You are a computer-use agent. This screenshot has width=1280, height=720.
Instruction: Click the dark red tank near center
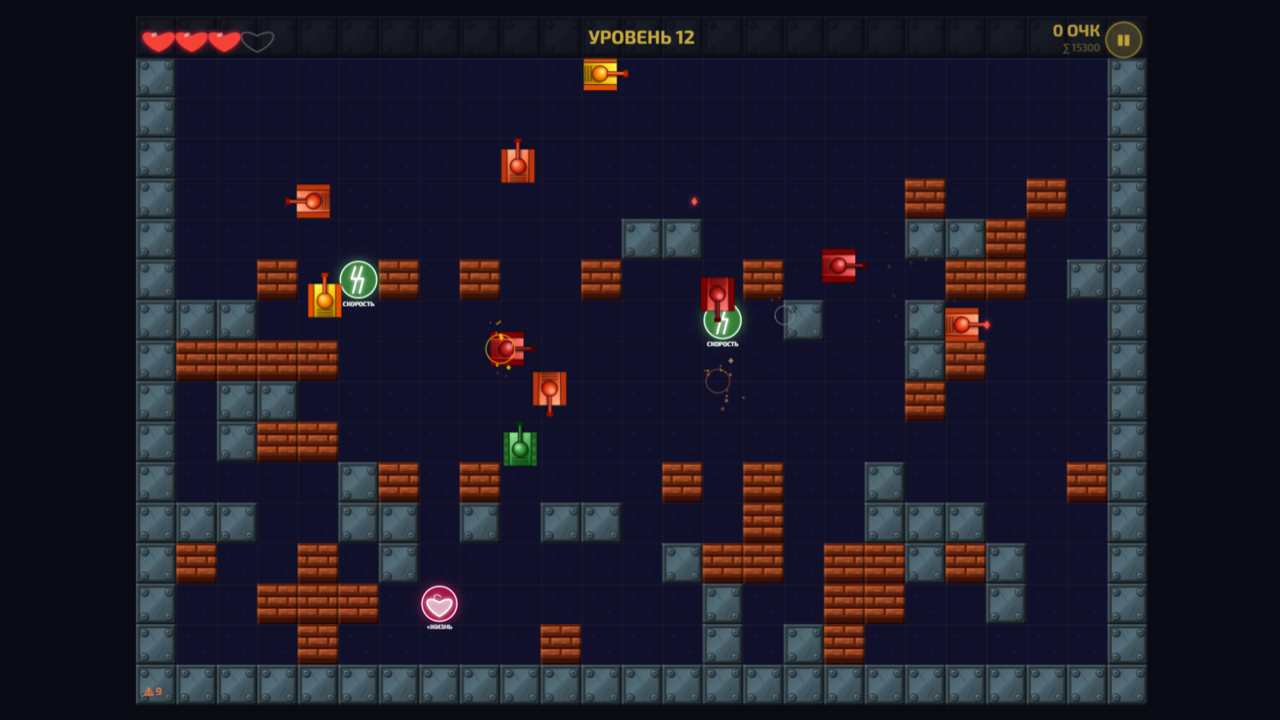[x=718, y=295]
